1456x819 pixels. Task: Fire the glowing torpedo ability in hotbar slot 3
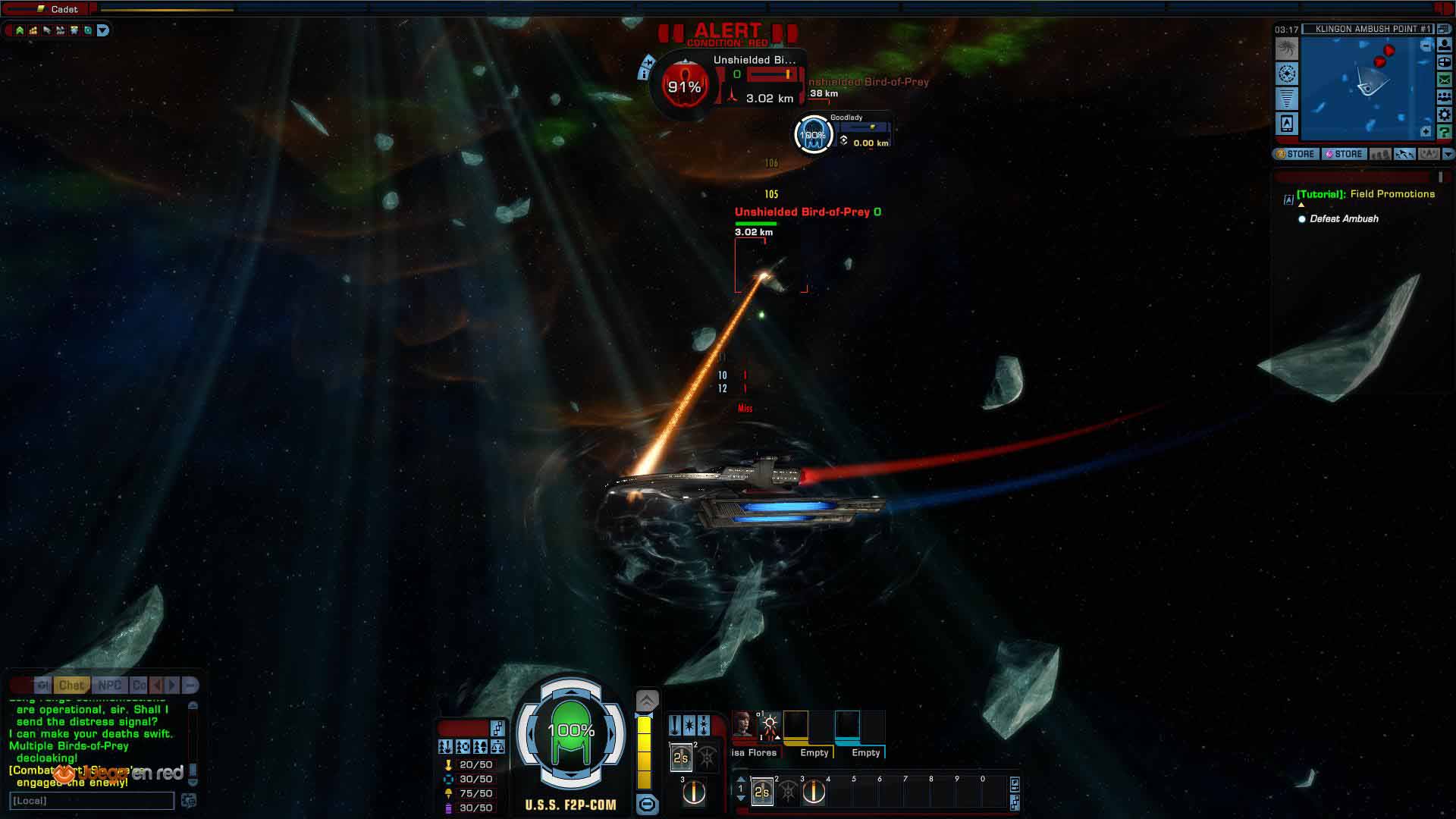point(814,792)
